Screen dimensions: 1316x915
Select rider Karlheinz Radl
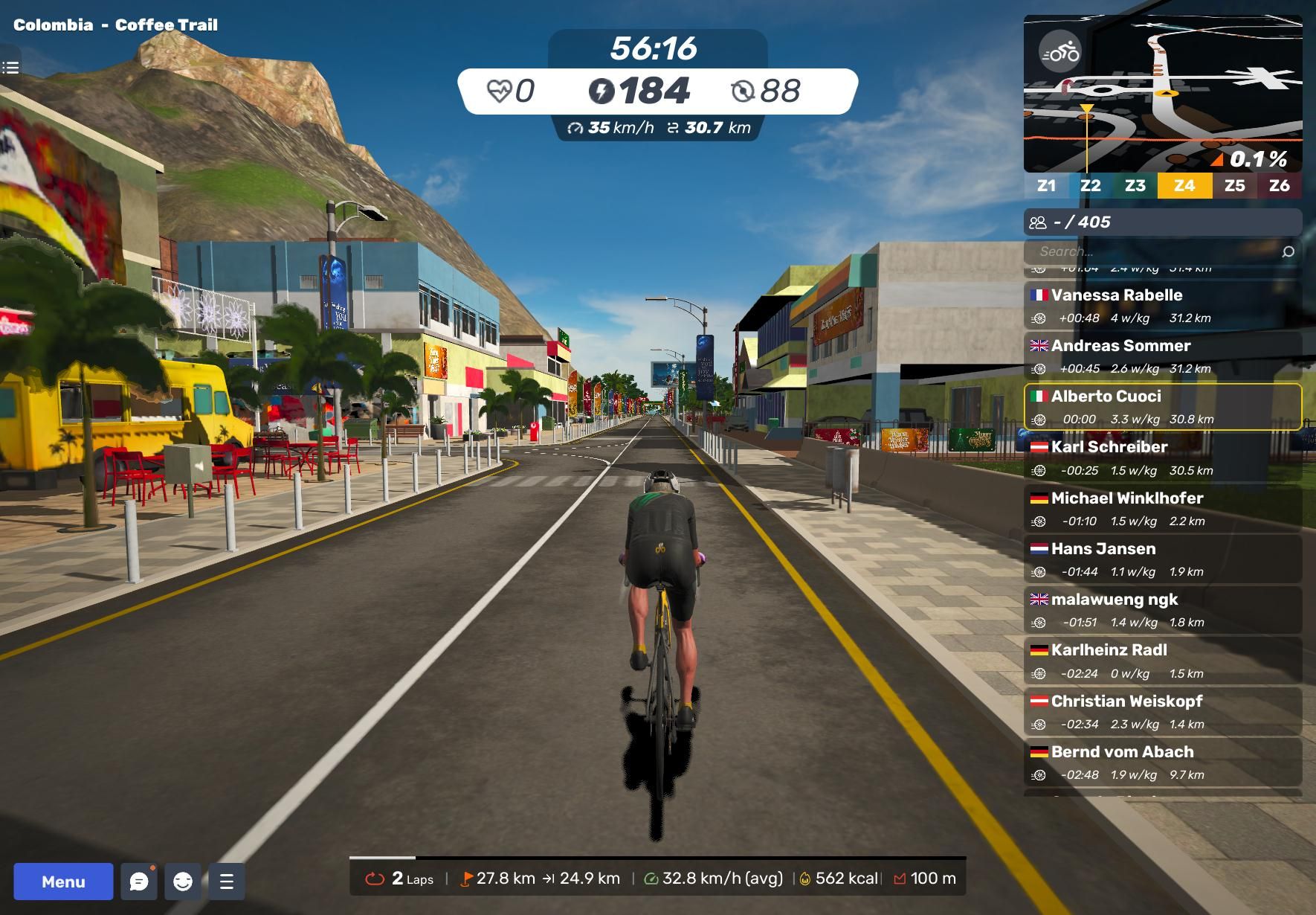pos(1162,661)
